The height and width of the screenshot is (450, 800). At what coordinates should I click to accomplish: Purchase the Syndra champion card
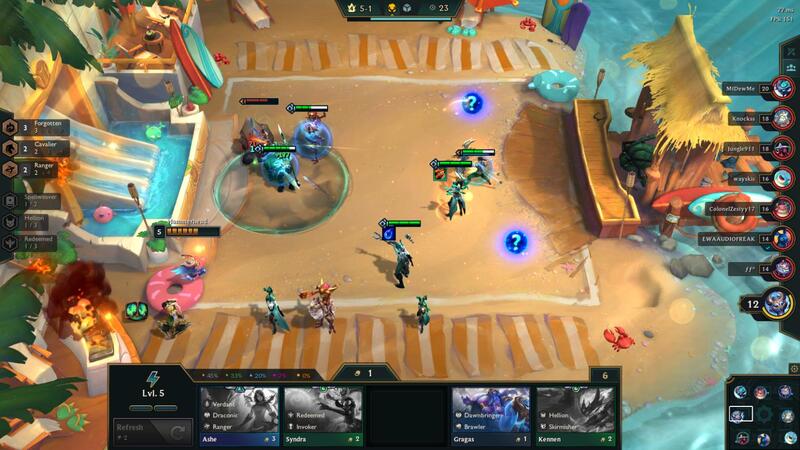pos(323,415)
